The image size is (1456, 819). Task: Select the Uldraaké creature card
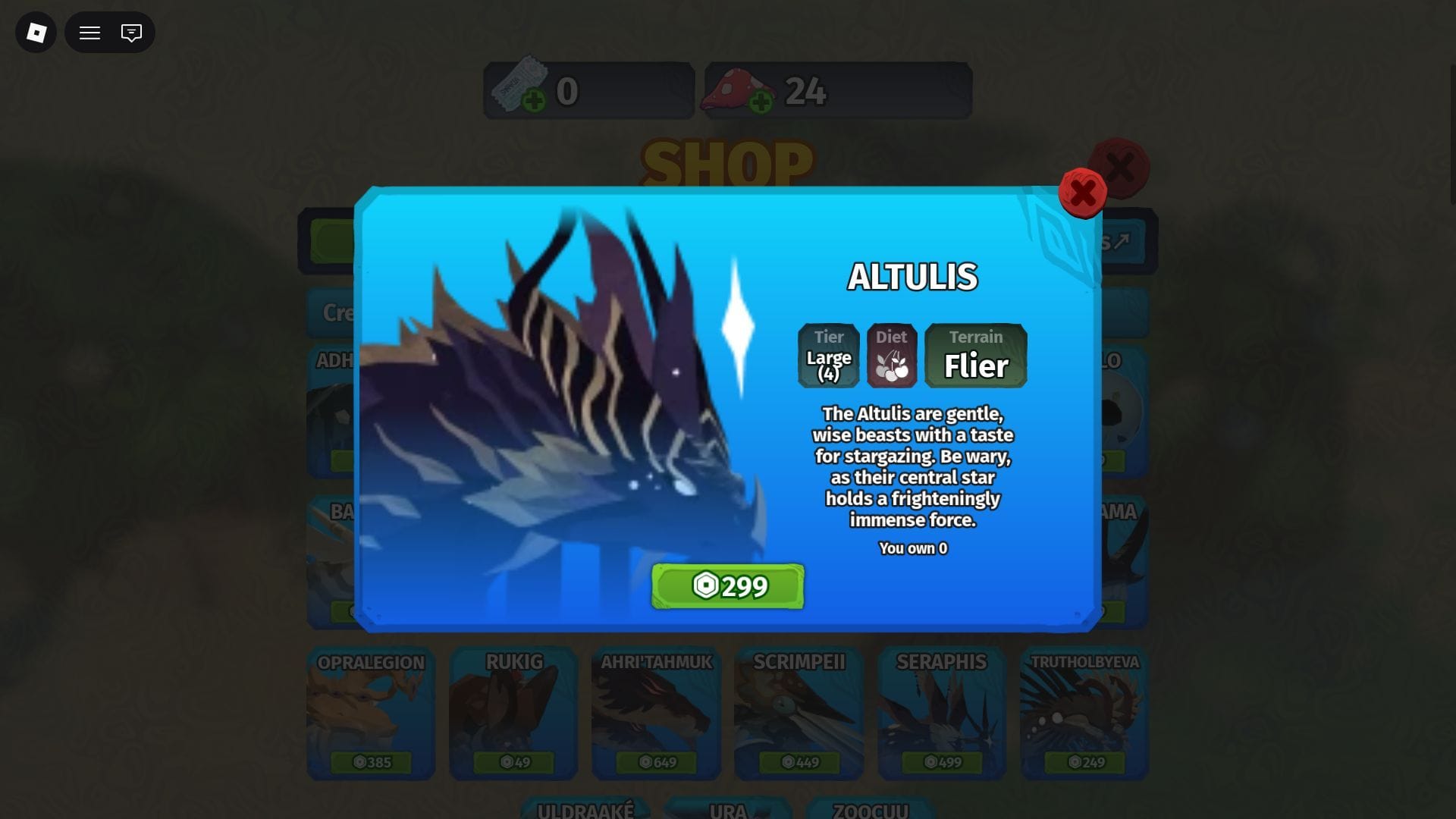click(585, 808)
